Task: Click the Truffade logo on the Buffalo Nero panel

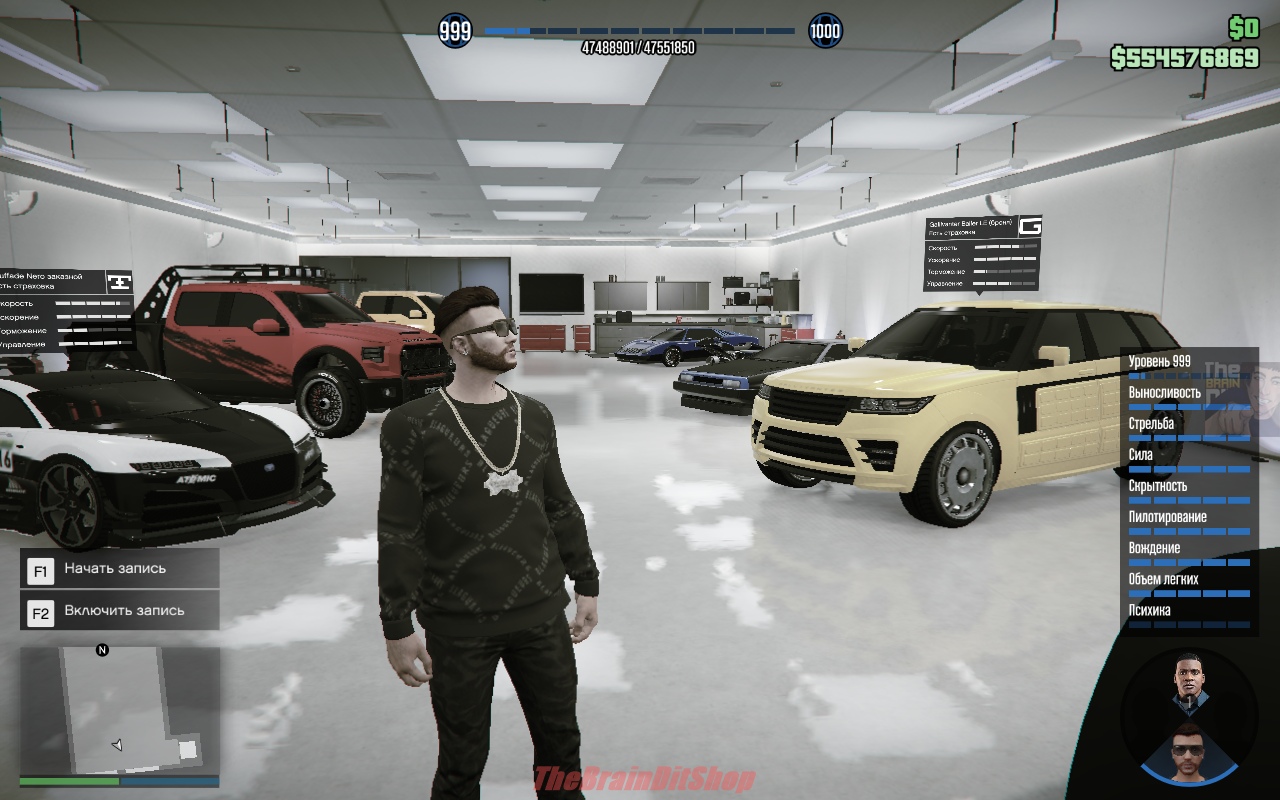Action: (x=120, y=281)
